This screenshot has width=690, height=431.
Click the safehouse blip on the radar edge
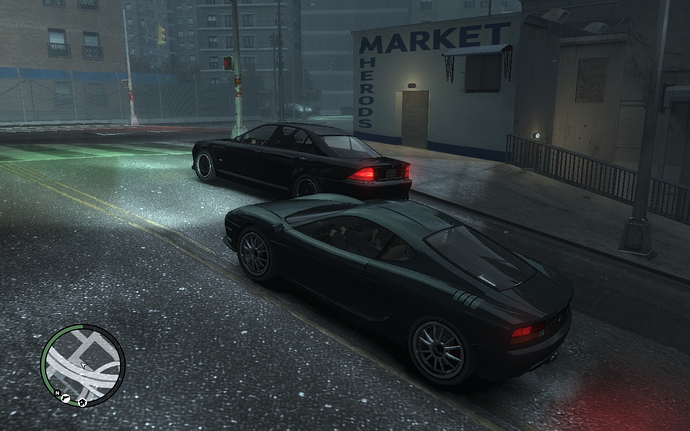(x=82, y=402)
